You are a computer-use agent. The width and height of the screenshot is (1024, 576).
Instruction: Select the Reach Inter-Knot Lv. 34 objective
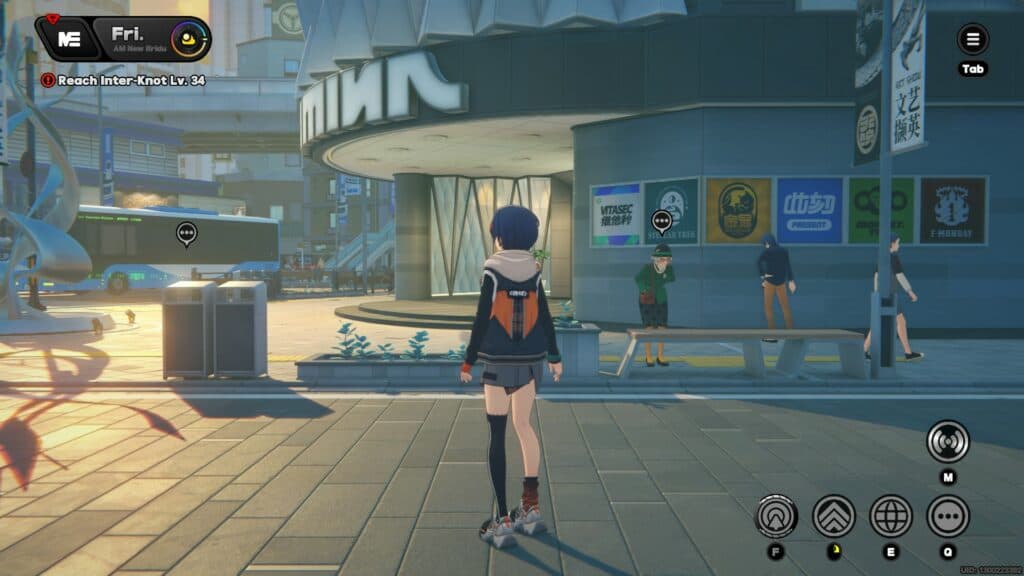pos(124,80)
